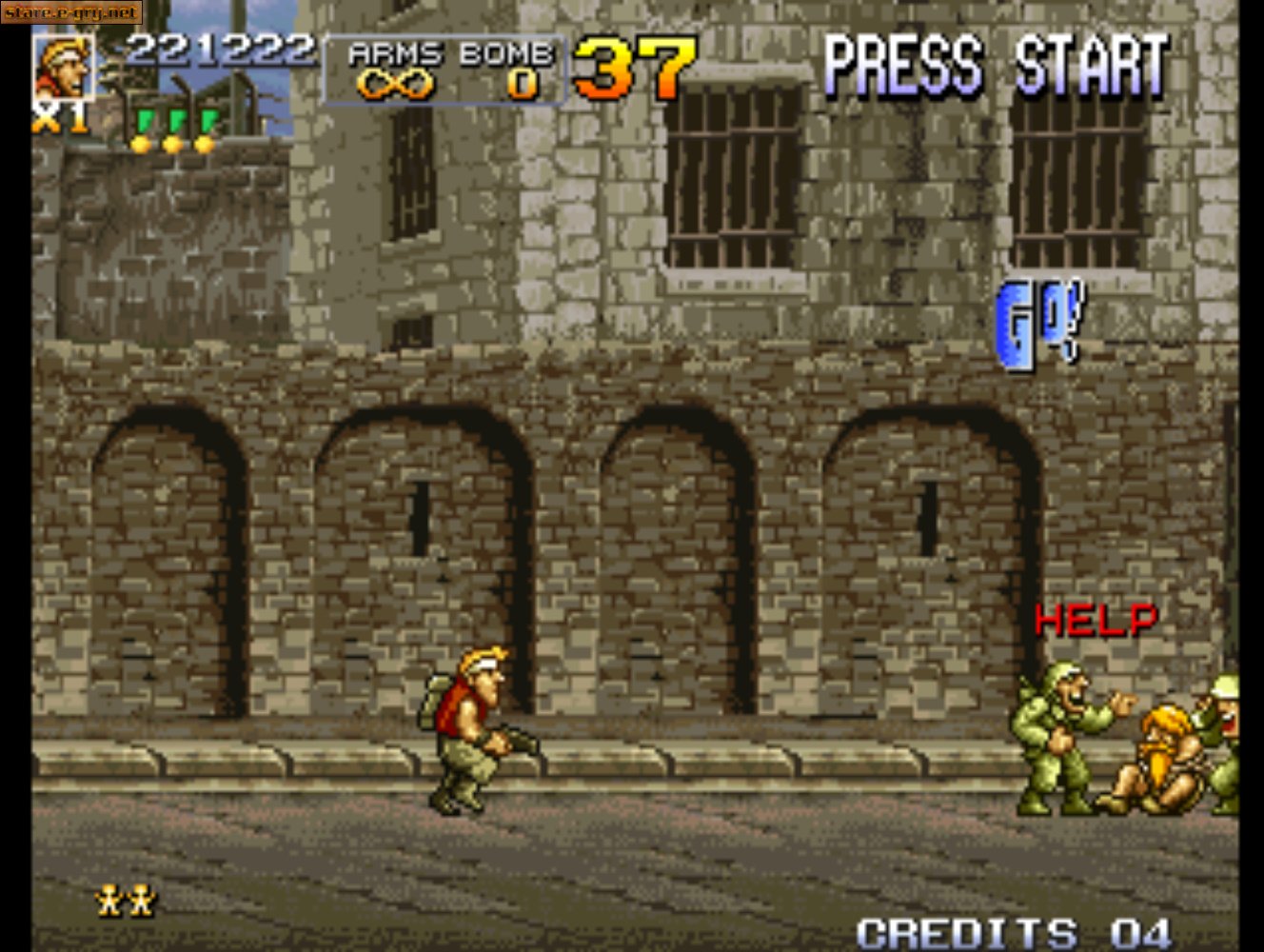Click the player character portrait icon
This screenshot has height=952, width=1264.
tap(65, 67)
